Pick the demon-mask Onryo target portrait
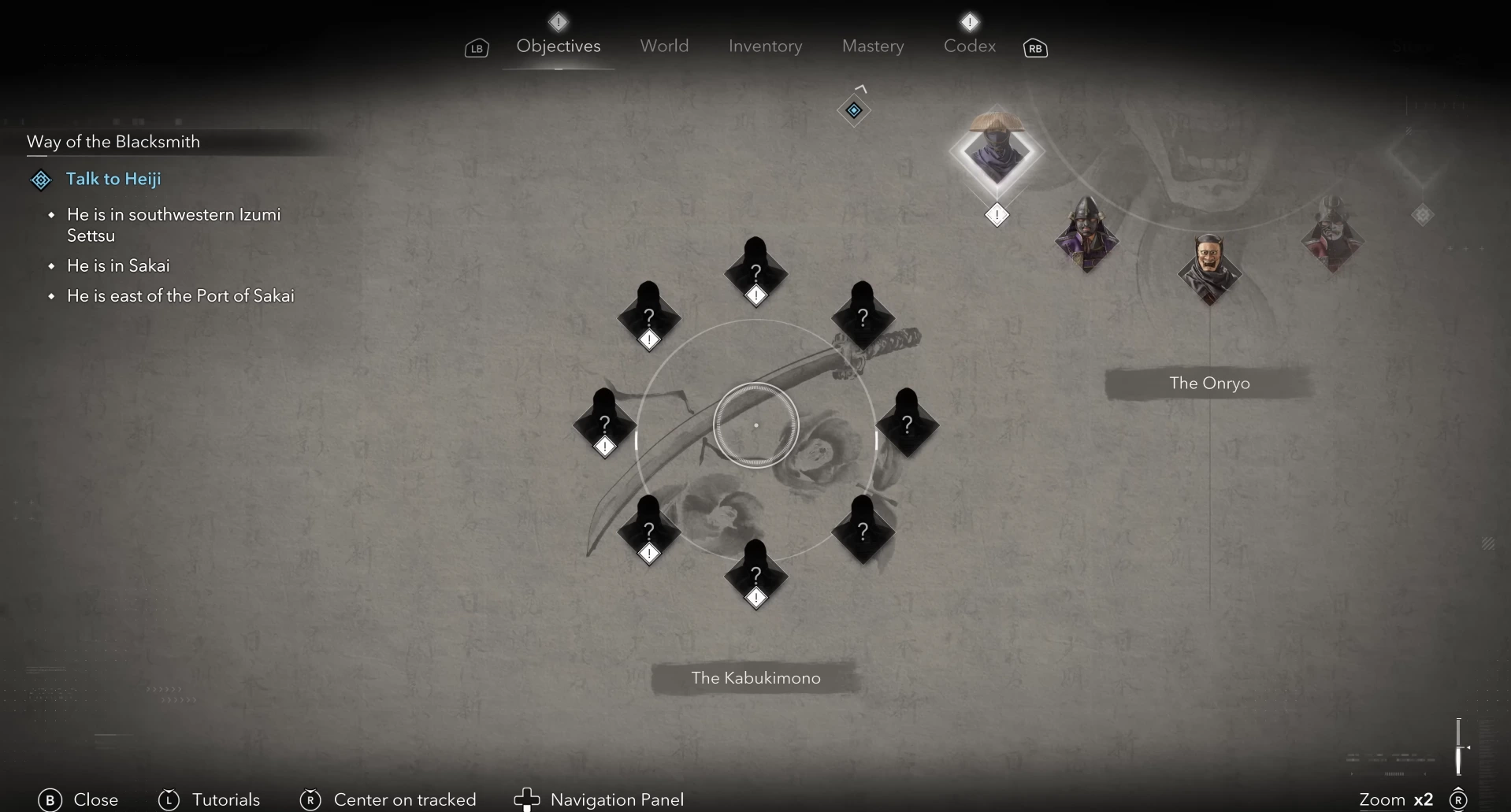Viewport: 1511px width, 812px height. tap(1209, 269)
